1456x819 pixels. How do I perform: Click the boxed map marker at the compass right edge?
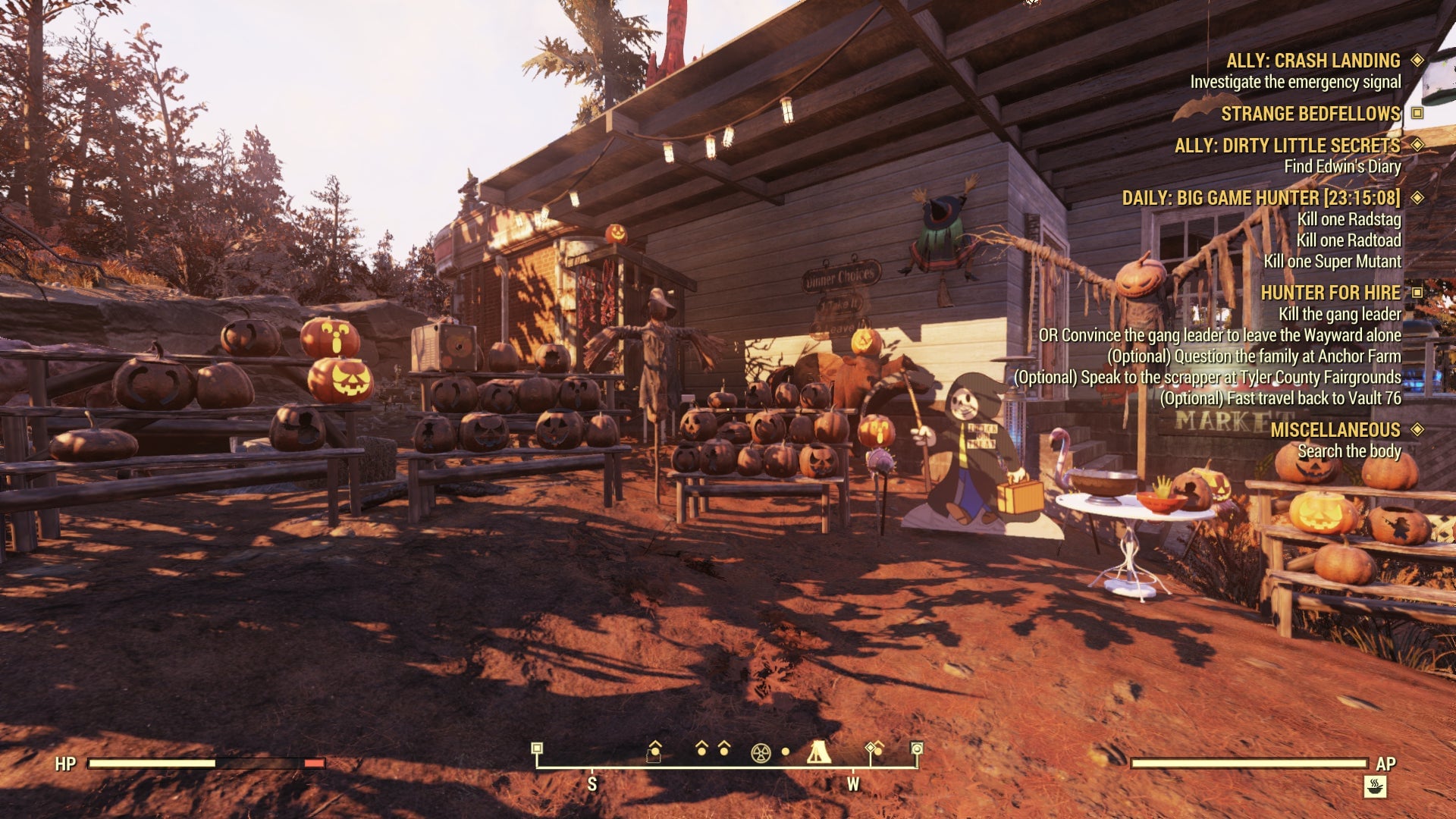[x=916, y=749]
